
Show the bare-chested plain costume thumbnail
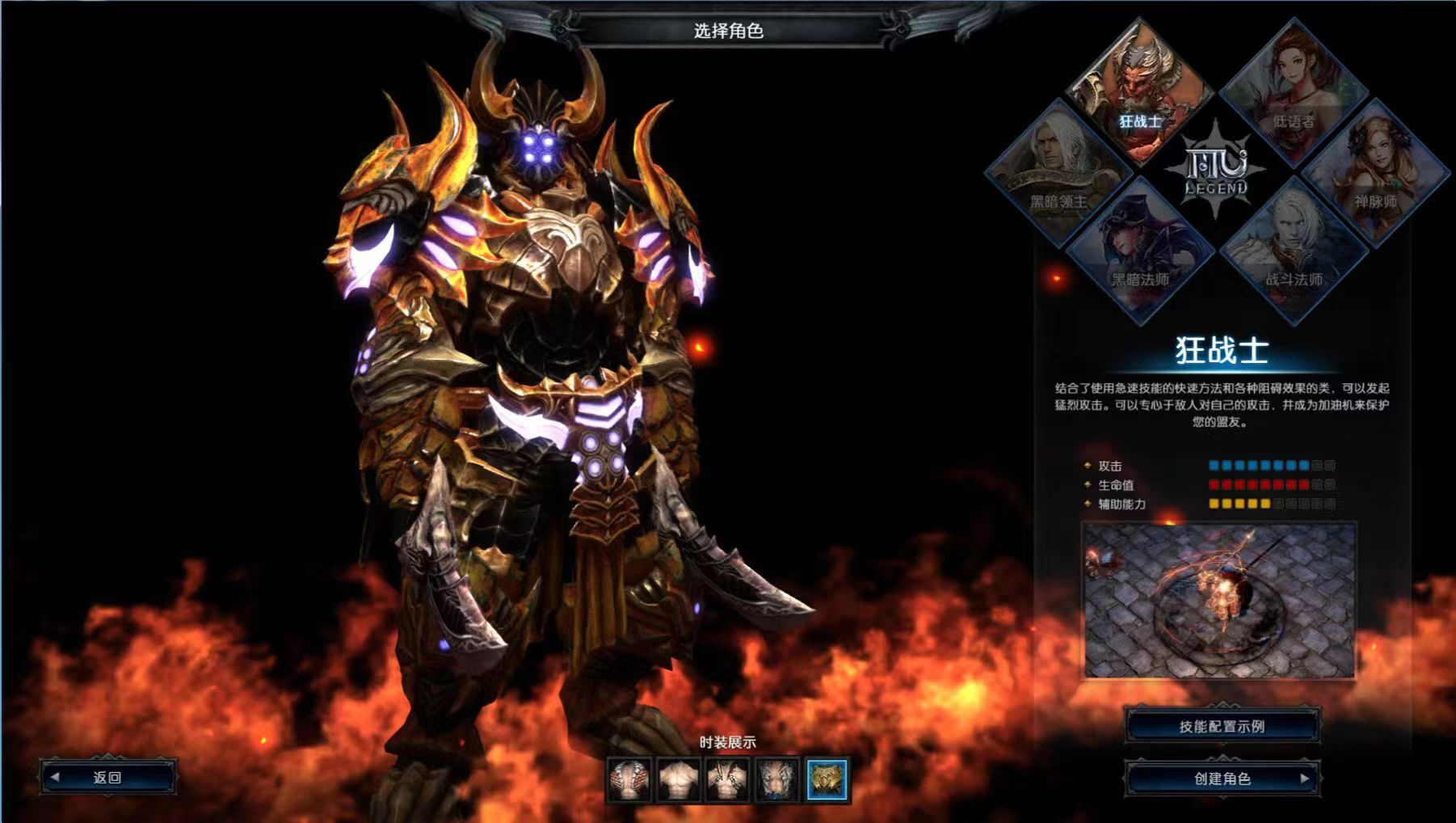678,779
